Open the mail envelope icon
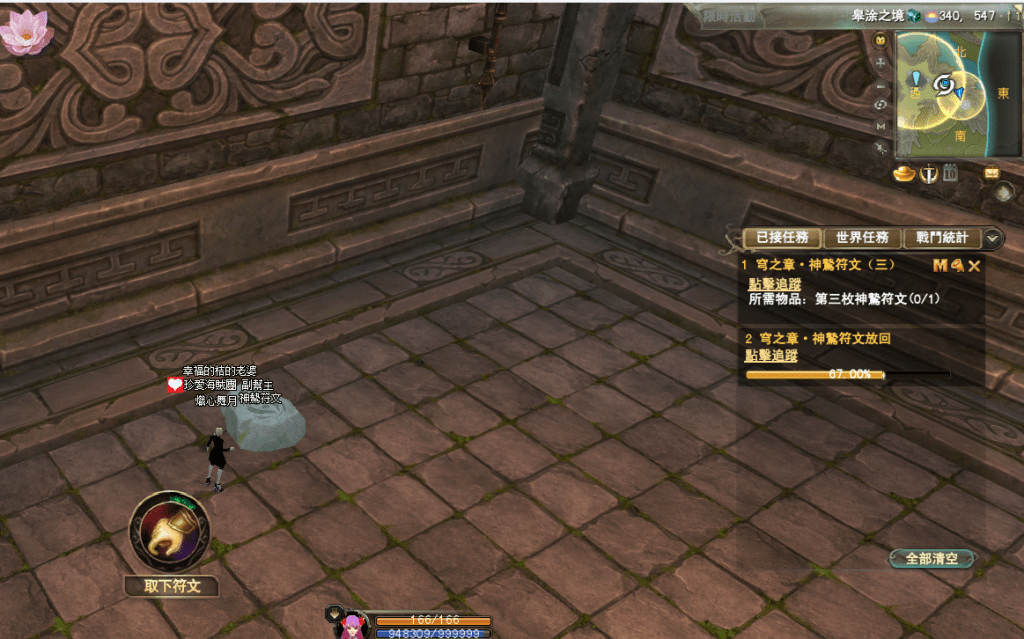 click(991, 172)
